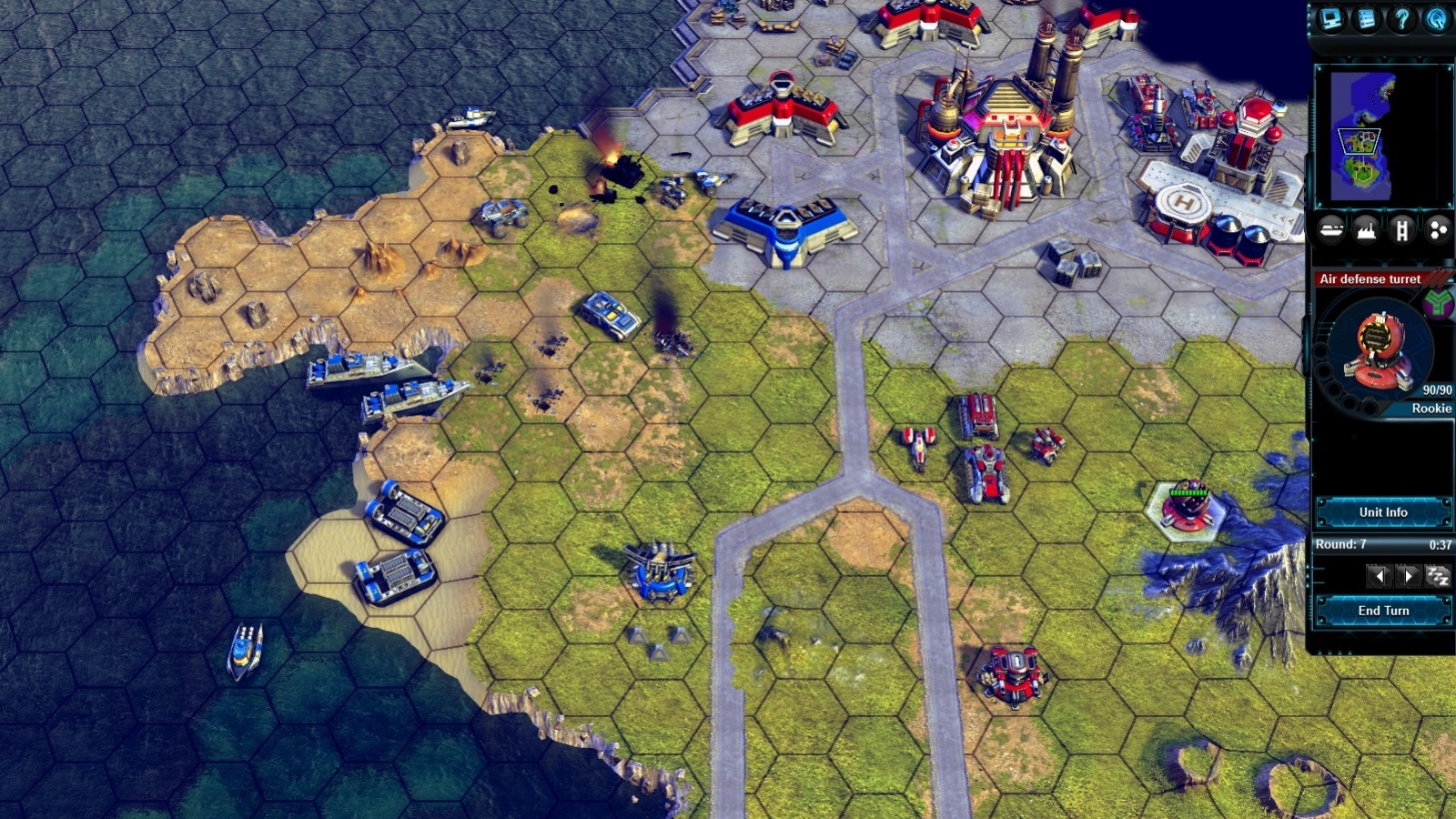Toggle the sleep (Zzz) unit mode icon

1437,574
